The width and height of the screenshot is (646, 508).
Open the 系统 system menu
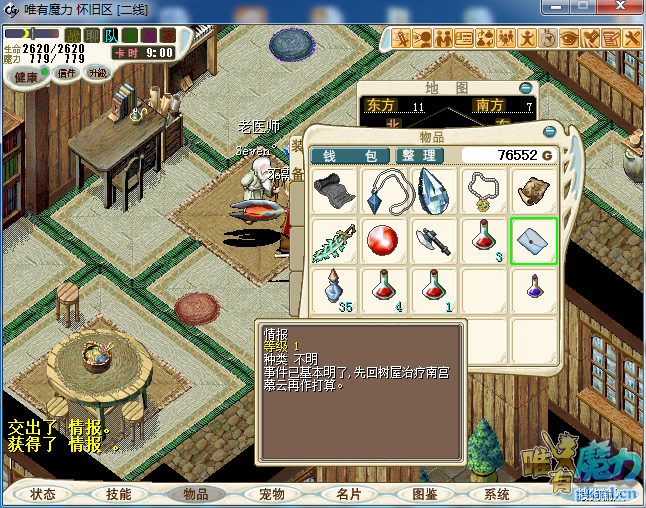coord(497,494)
